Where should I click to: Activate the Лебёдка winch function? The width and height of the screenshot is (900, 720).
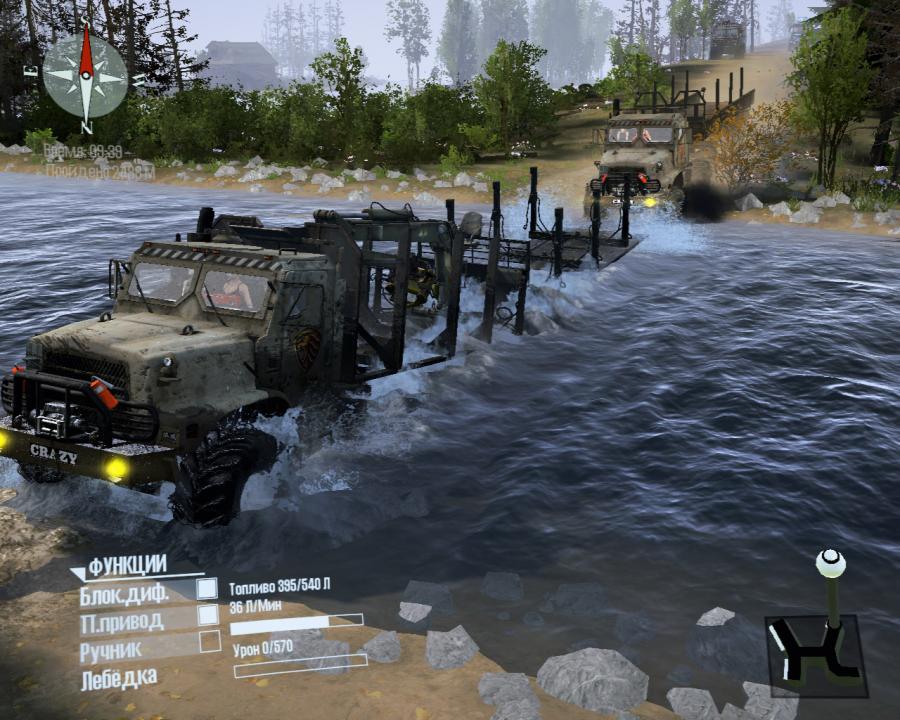pos(119,679)
